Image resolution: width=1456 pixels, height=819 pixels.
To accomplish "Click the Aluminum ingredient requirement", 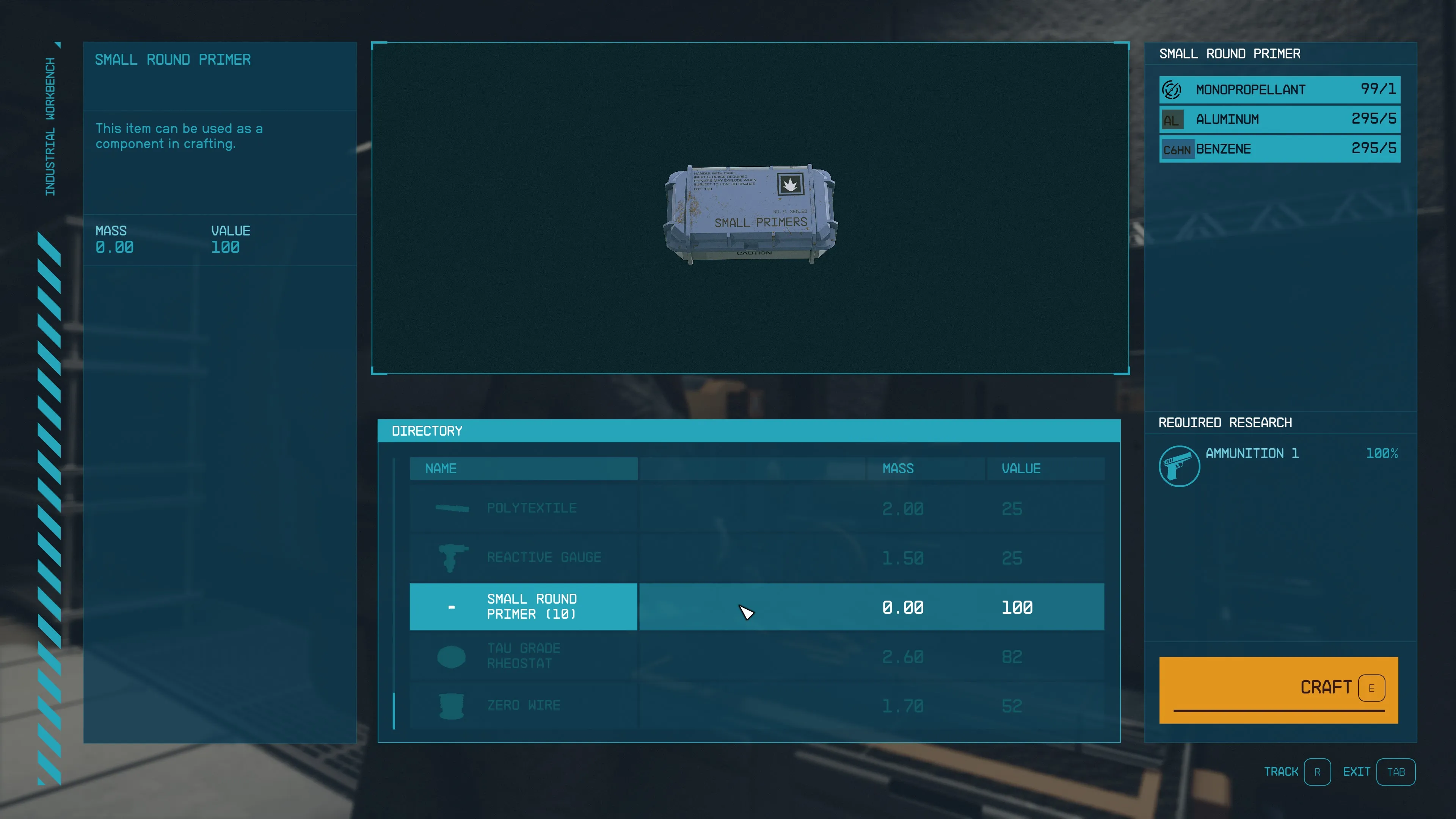I will pyautogui.click(x=1279, y=119).
